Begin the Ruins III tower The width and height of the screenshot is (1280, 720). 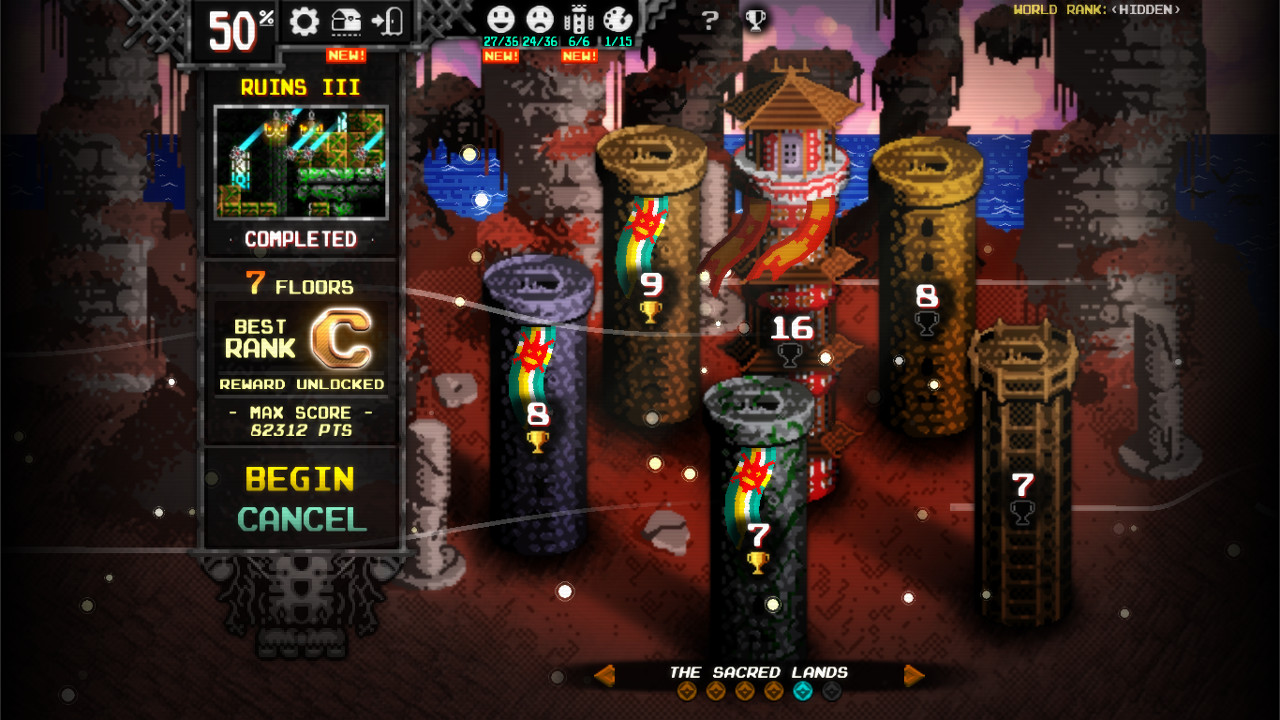(300, 480)
